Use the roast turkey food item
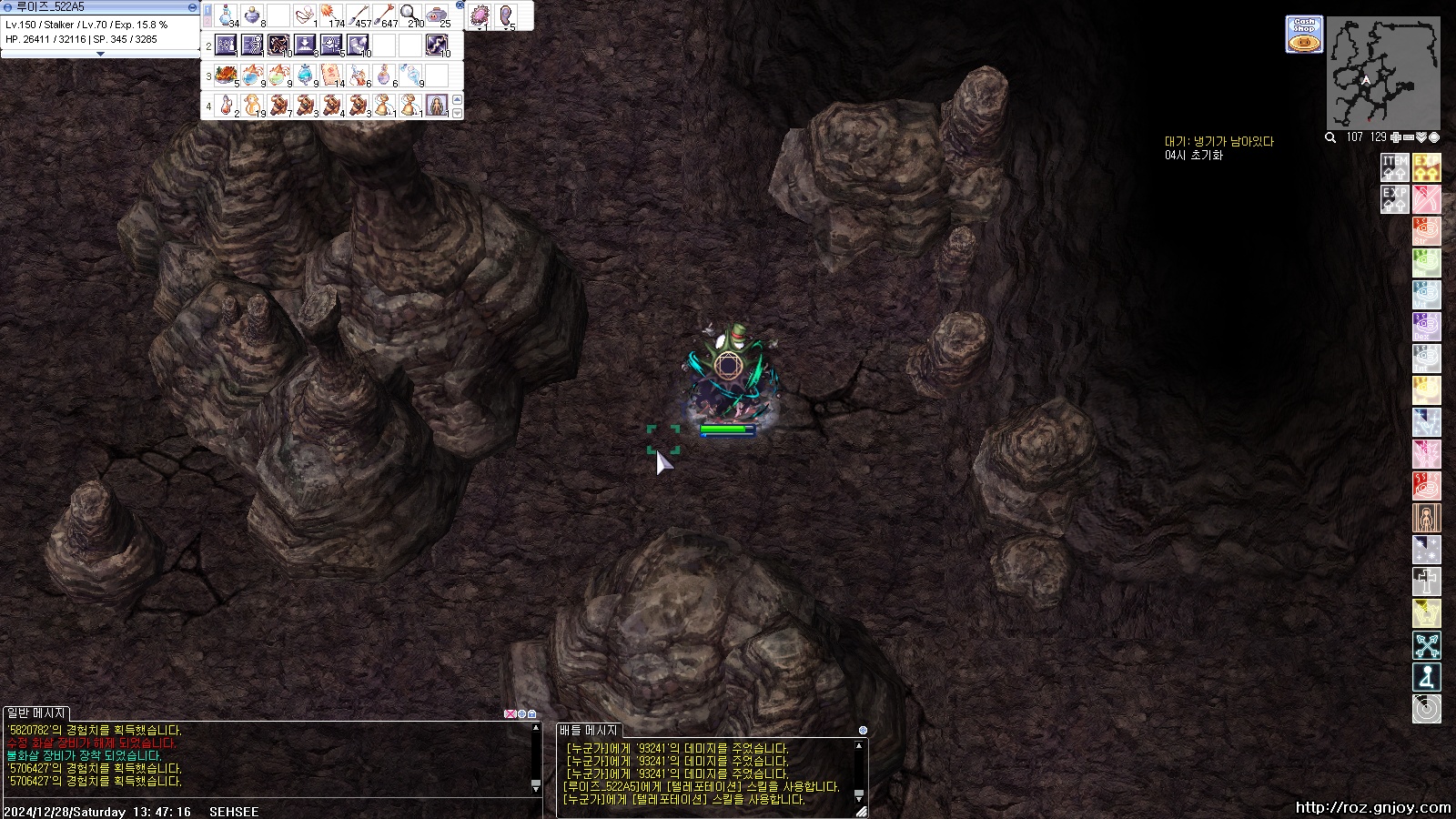Screen dimensions: 1456x819 click(x=226, y=75)
